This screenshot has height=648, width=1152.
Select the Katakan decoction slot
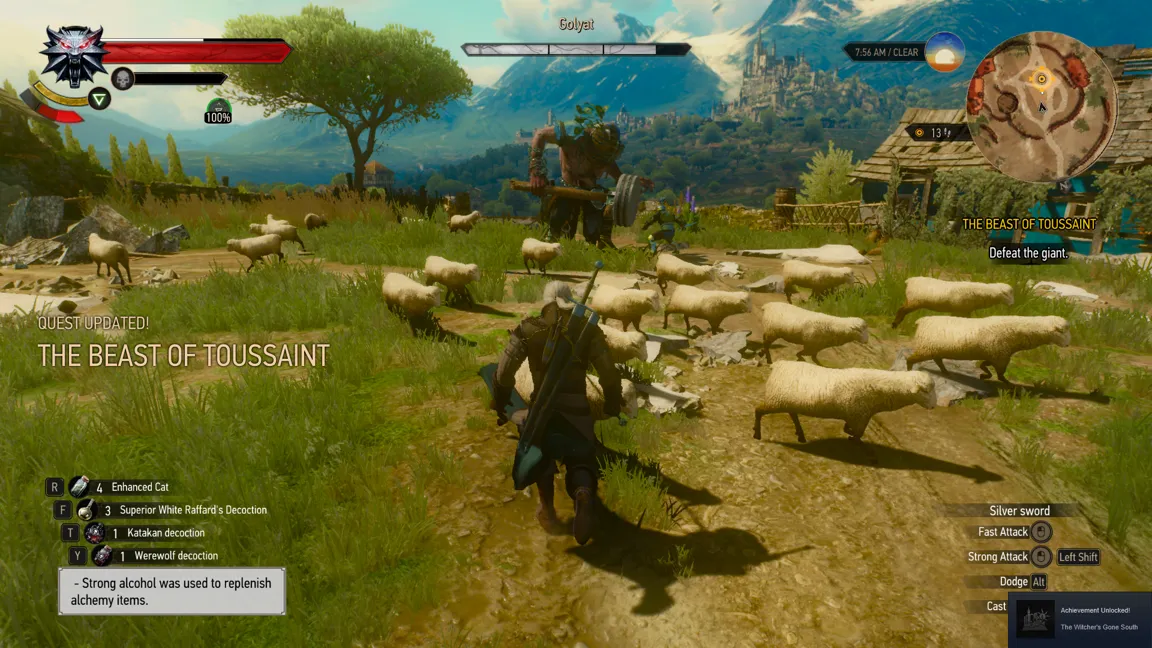[94, 533]
